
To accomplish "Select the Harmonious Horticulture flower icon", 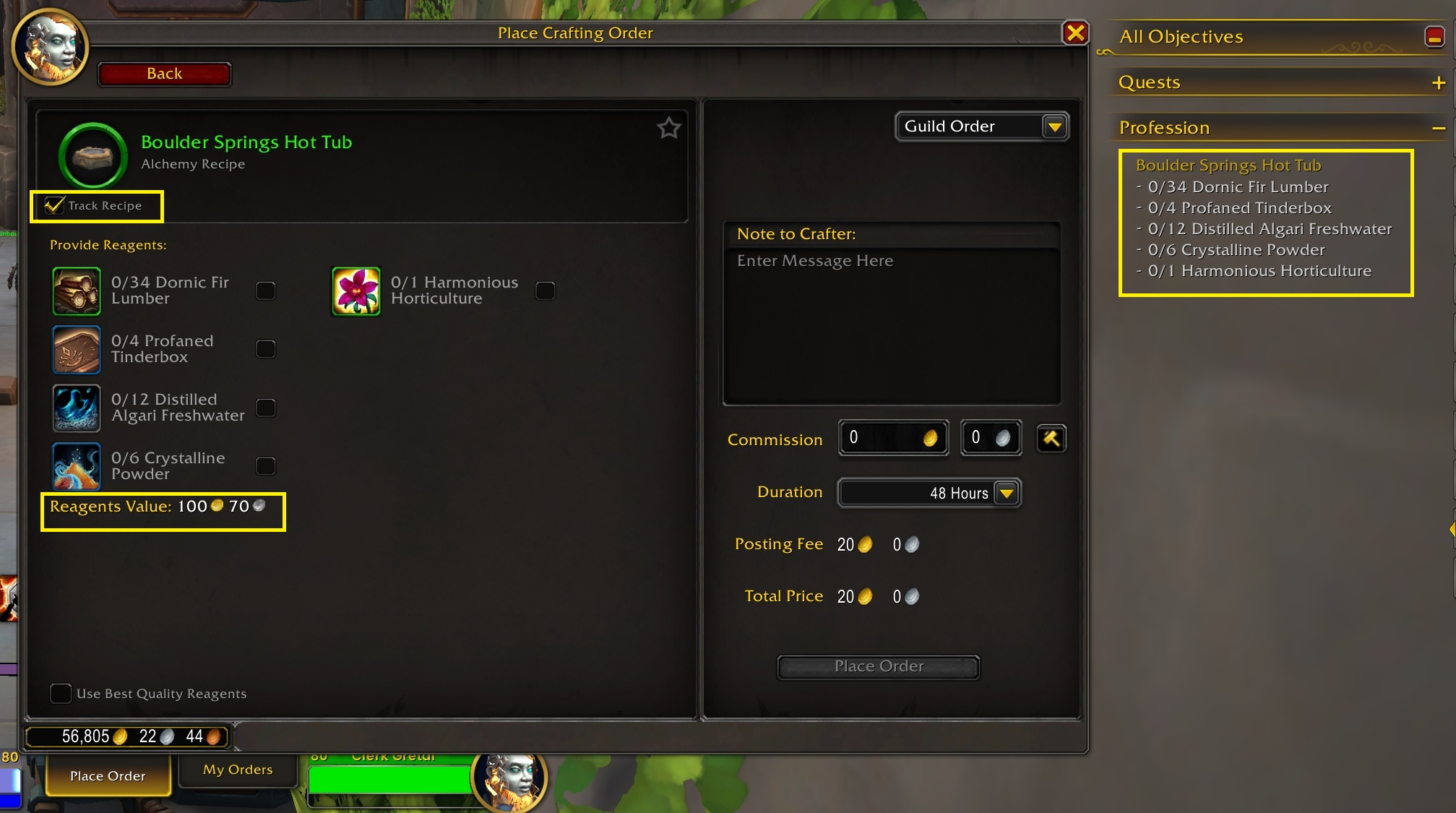I will pyautogui.click(x=356, y=291).
